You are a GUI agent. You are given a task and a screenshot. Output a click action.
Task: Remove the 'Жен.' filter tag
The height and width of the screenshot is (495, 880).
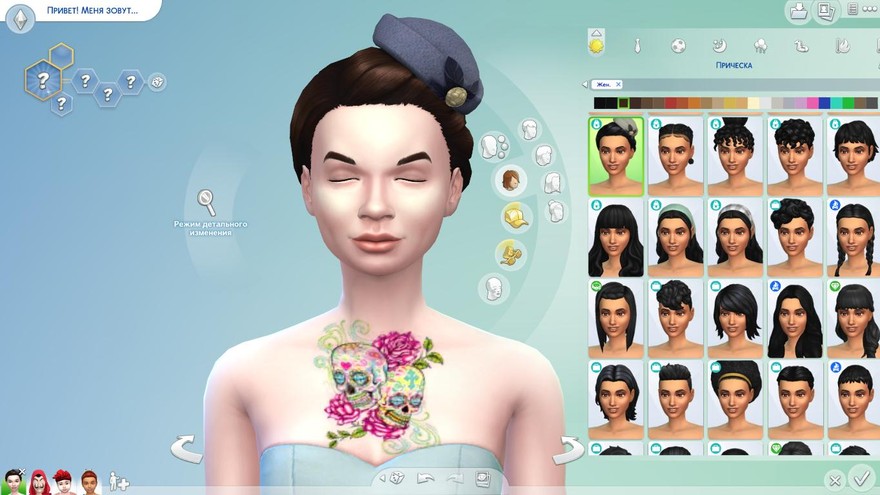pyautogui.click(x=618, y=85)
